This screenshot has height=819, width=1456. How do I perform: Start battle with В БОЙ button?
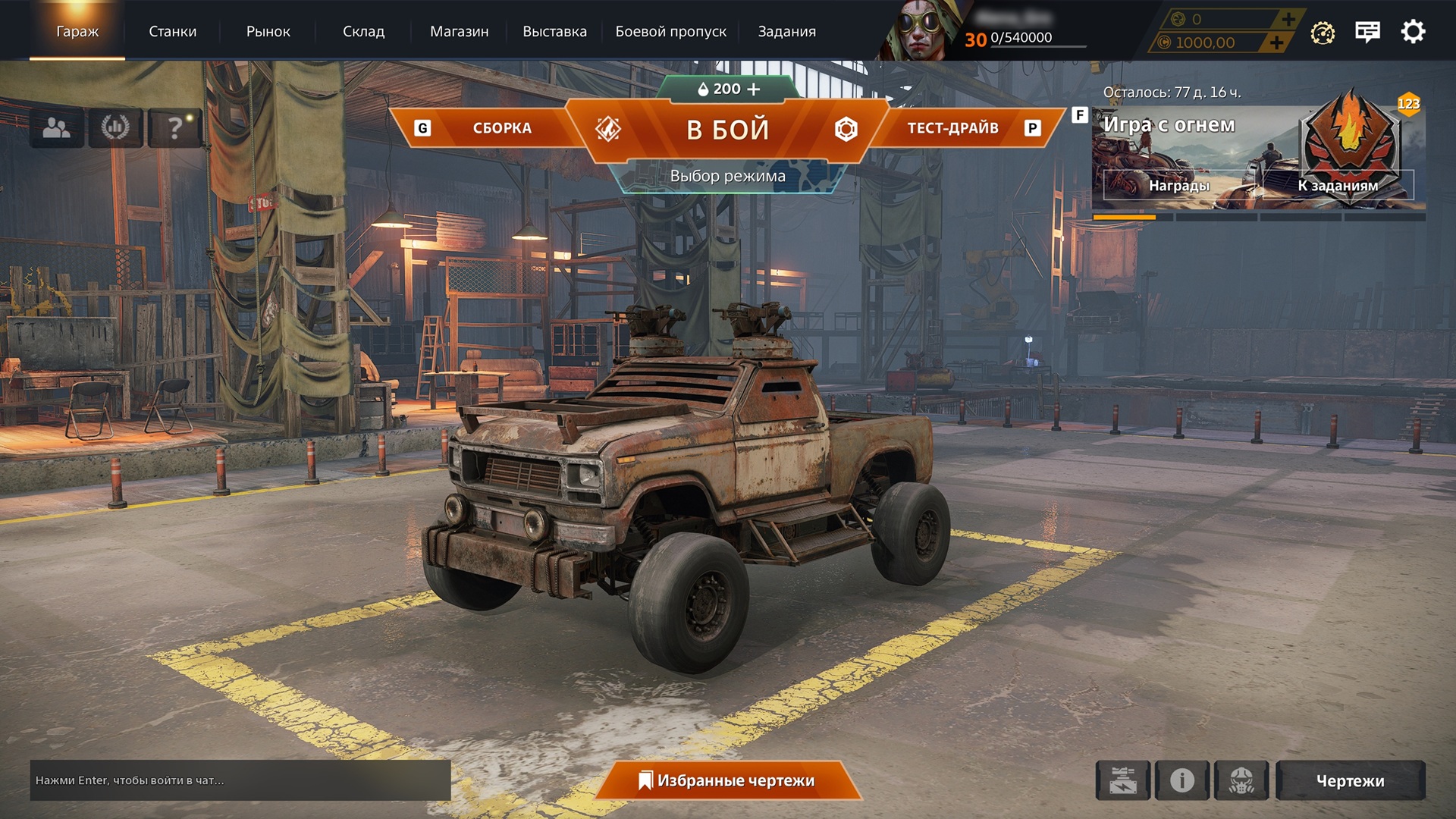[727, 130]
